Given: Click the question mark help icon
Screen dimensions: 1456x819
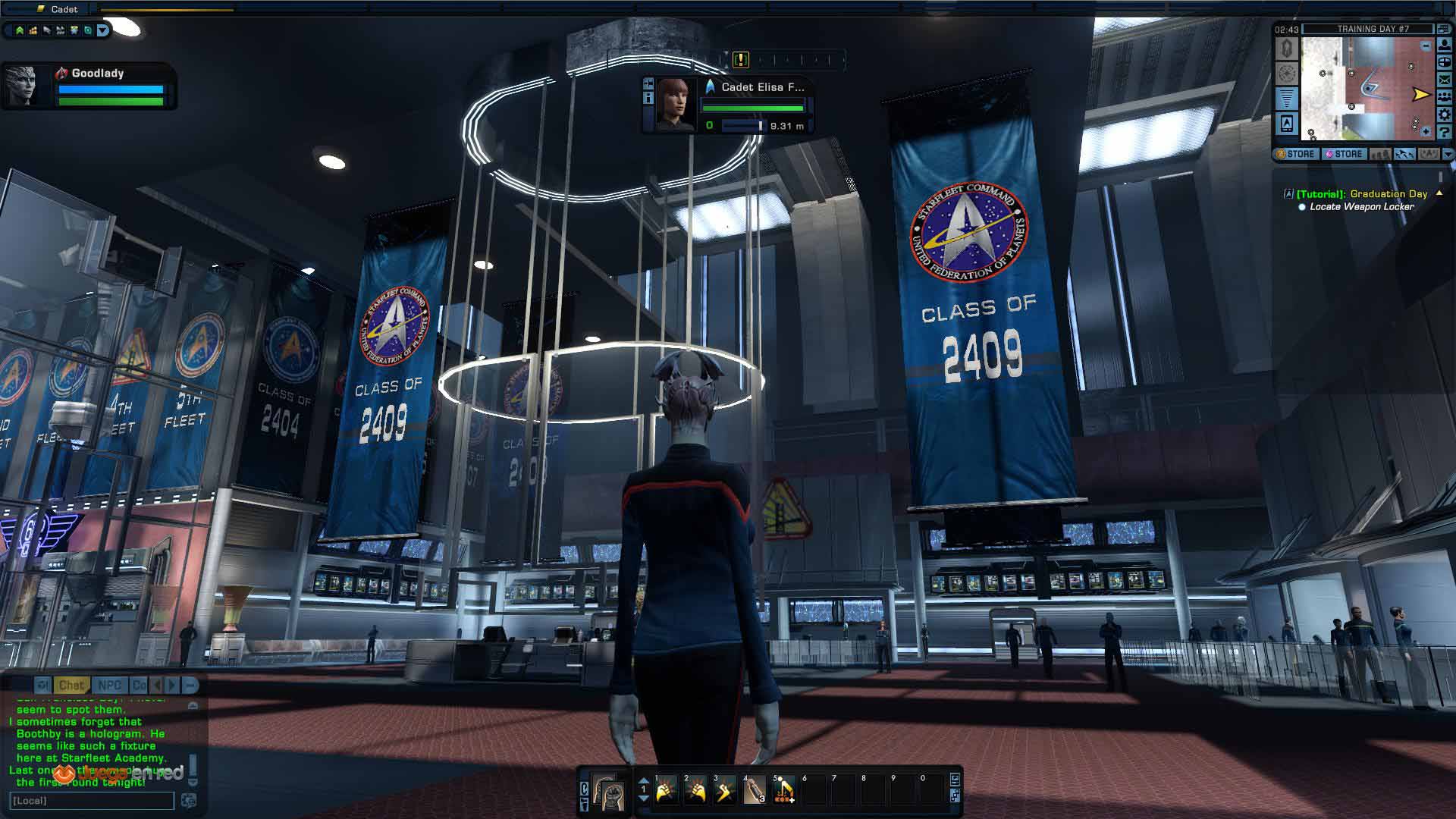Looking at the screenshot, I should [1445, 132].
